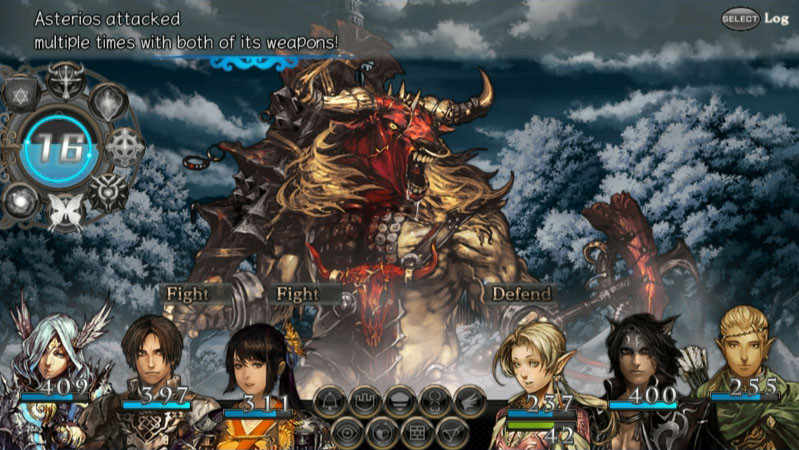Select the butterfly emblem on the wheel
The height and width of the screenshot is (450, 799).
click(x=65, y=211)
